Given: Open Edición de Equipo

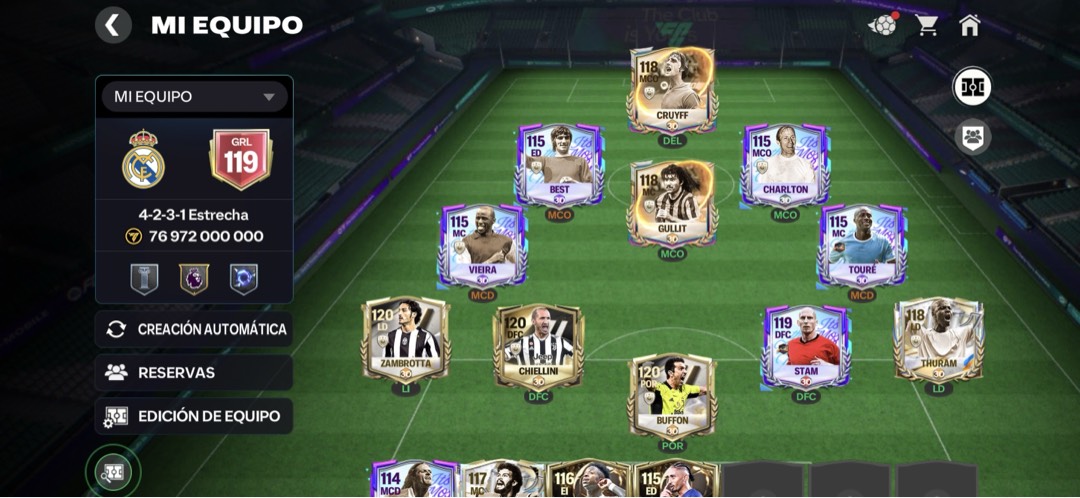Looking at the screenshot, I should [x=195, y=416].
